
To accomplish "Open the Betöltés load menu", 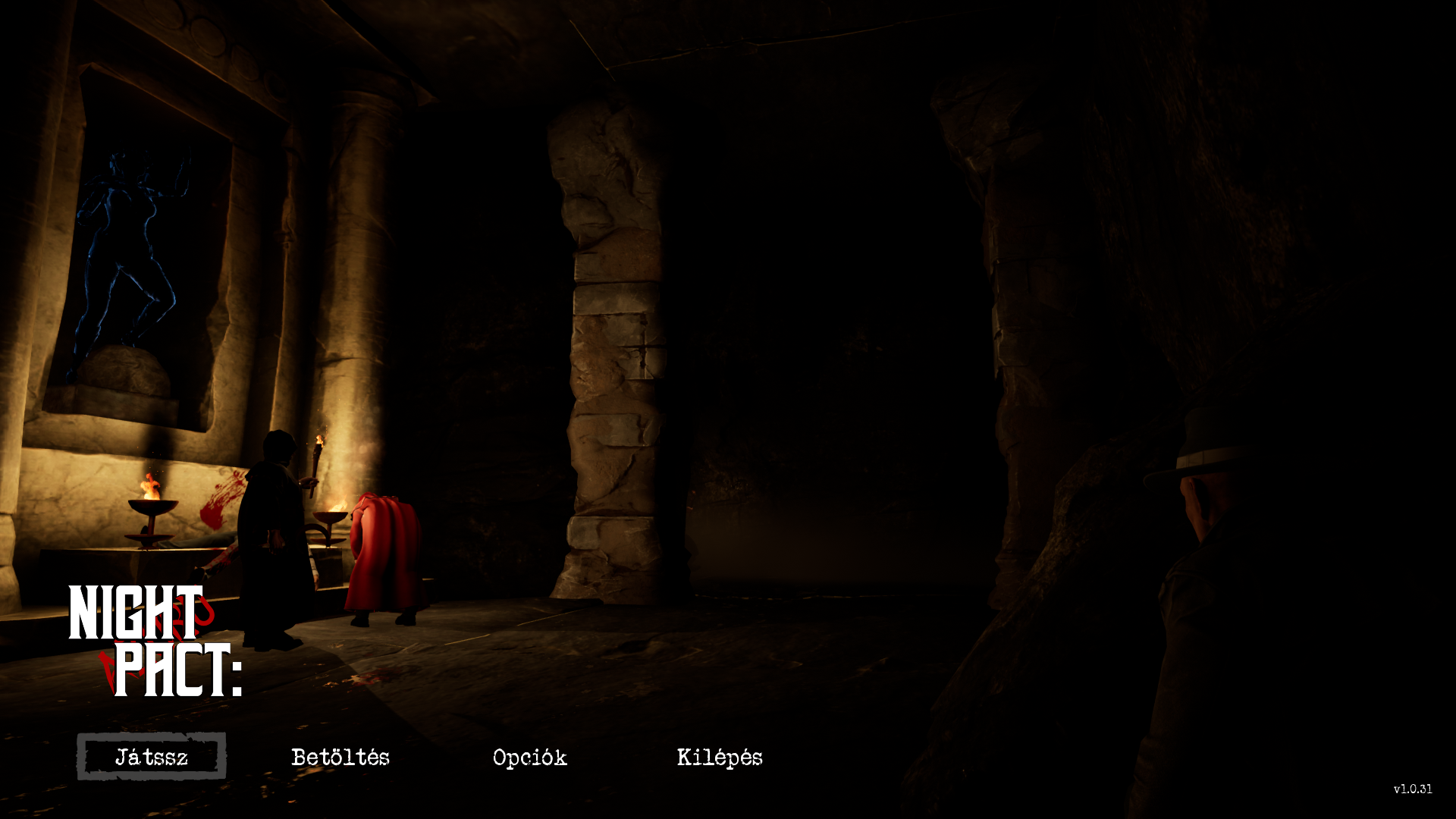I will tap(340, 757).
